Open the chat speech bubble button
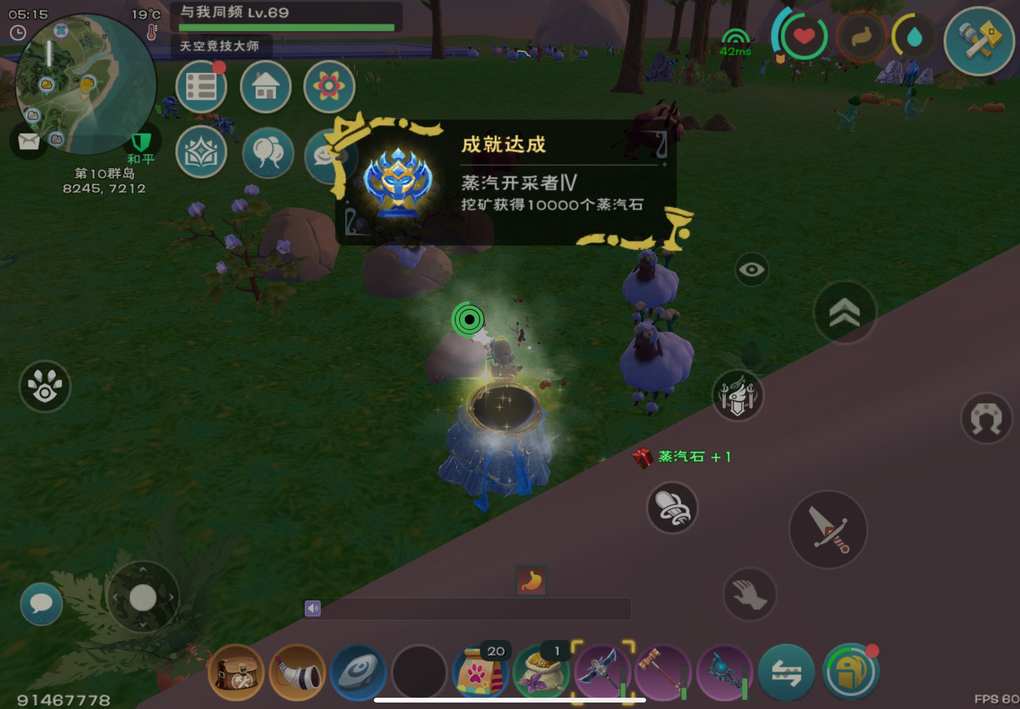1020x709 pixels. click(x=41, y=604)
